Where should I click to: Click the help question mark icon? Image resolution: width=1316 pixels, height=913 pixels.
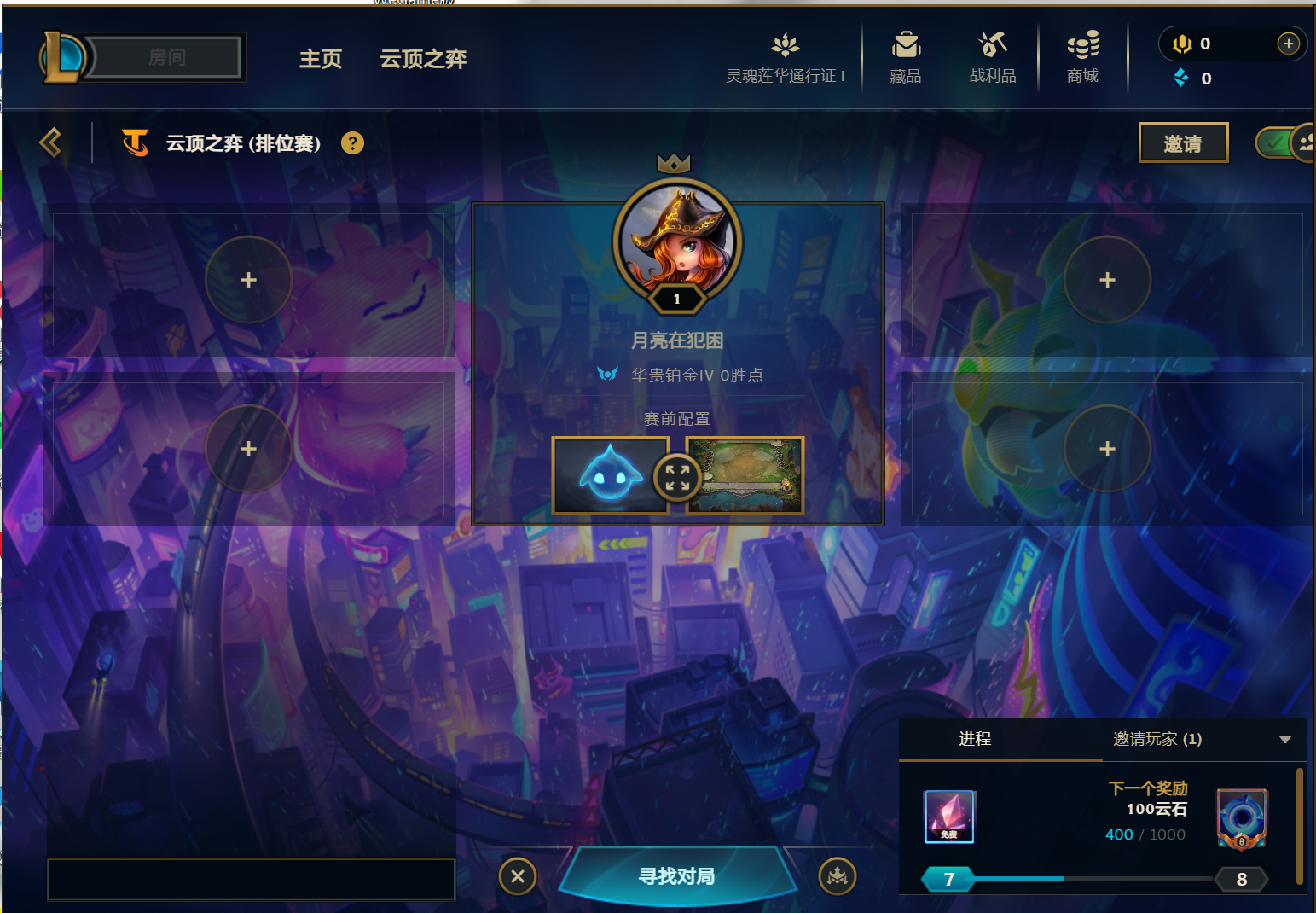(x=352, y=142)
